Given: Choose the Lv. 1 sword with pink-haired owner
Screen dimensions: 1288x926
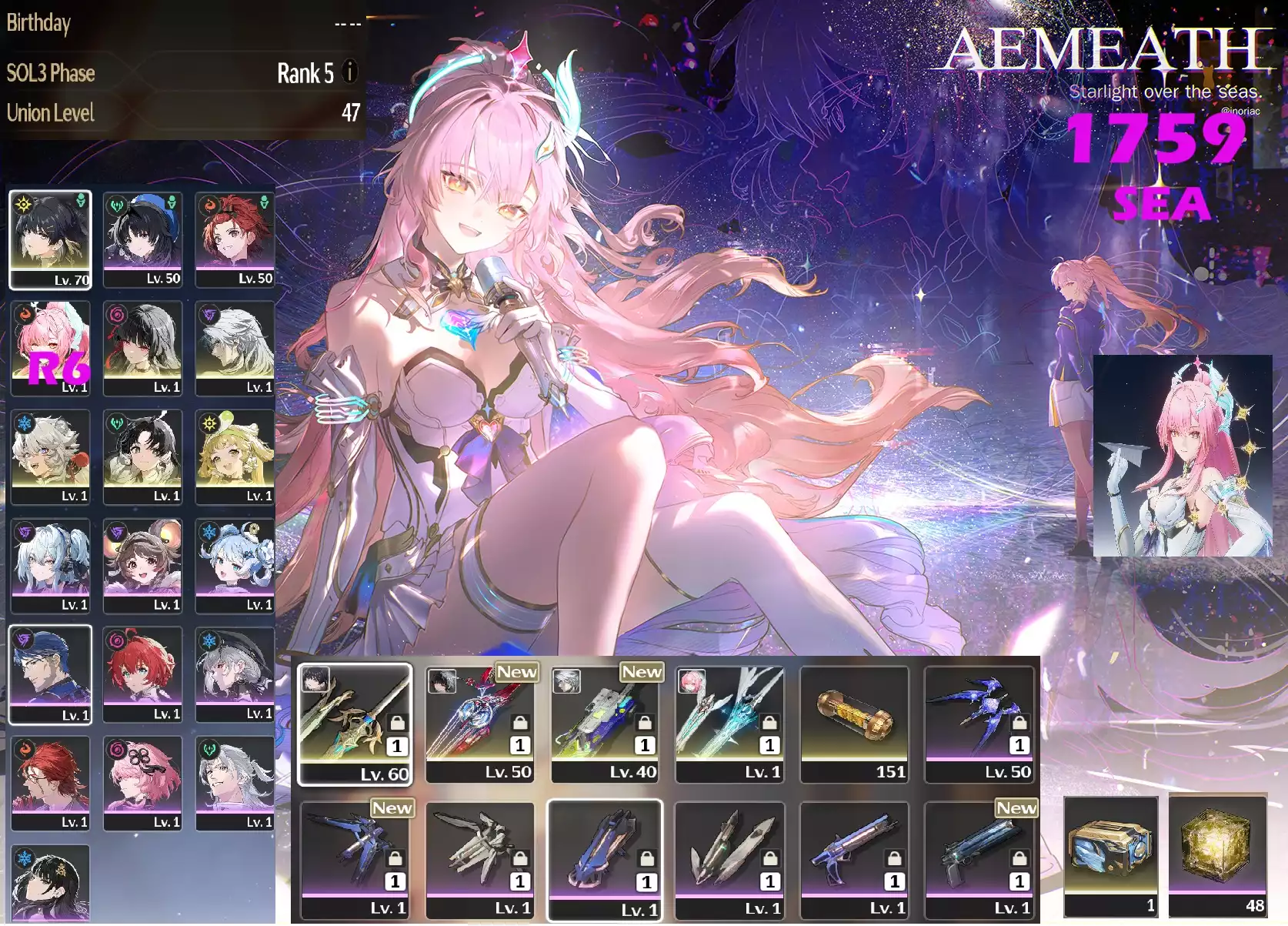Looking at the screenshot, I should [729, 724].
